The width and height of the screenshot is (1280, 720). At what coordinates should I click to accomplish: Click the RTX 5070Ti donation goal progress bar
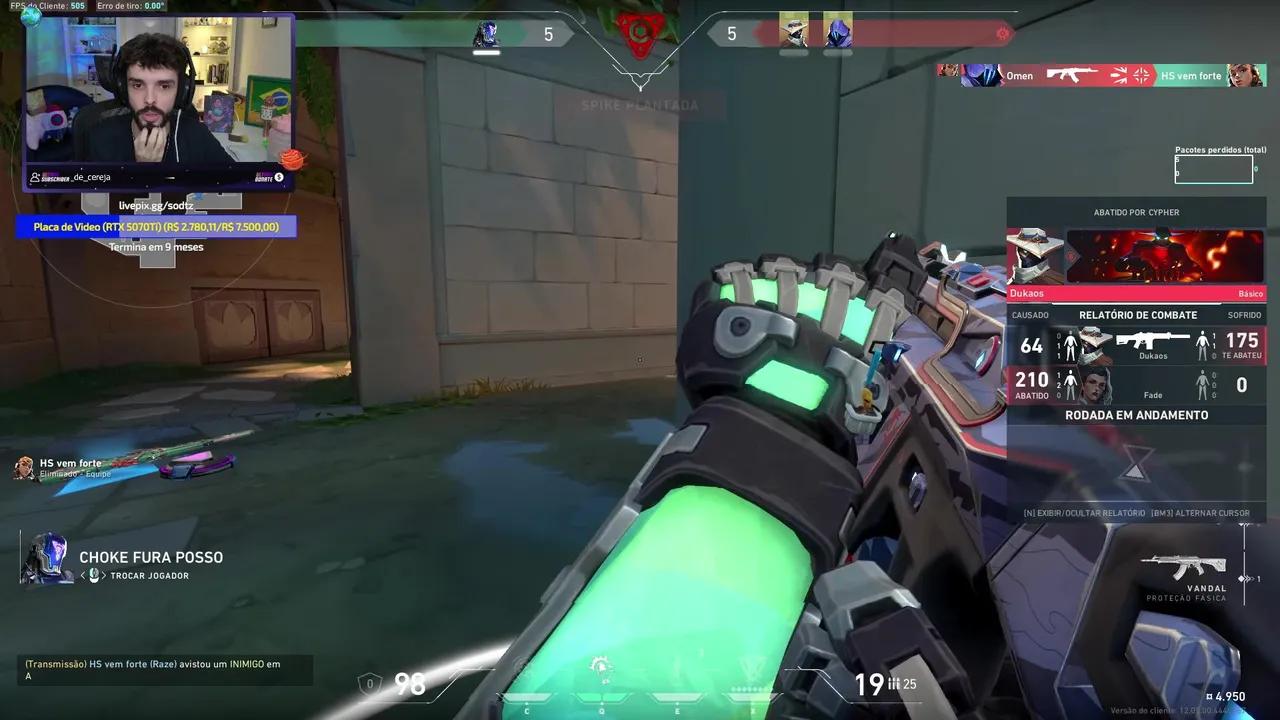156,226
